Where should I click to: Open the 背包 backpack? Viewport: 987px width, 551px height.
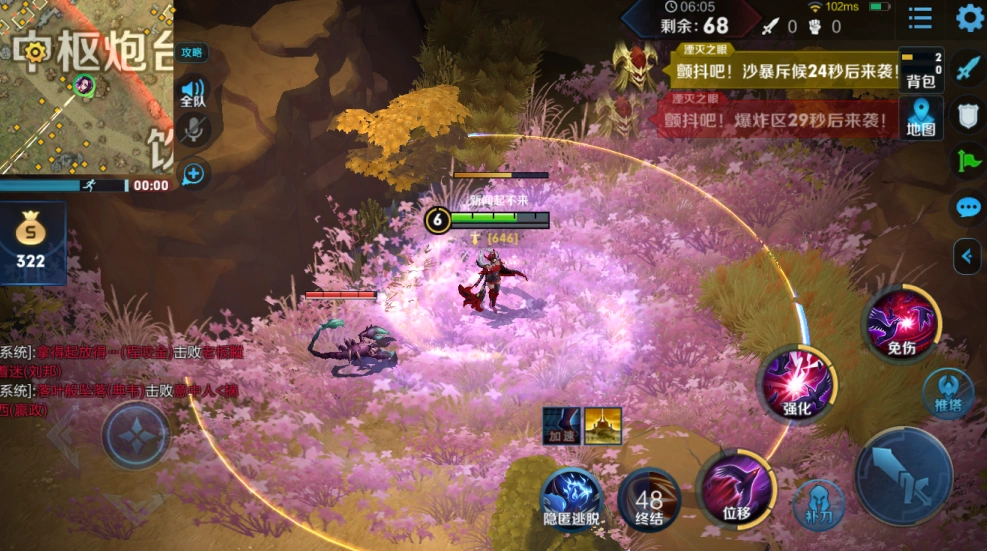tap(920, 69)
